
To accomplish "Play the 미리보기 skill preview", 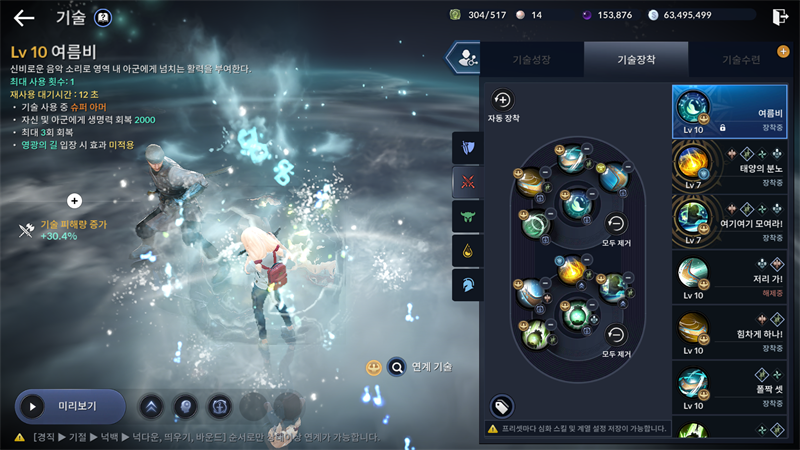I will pos(70,407).
